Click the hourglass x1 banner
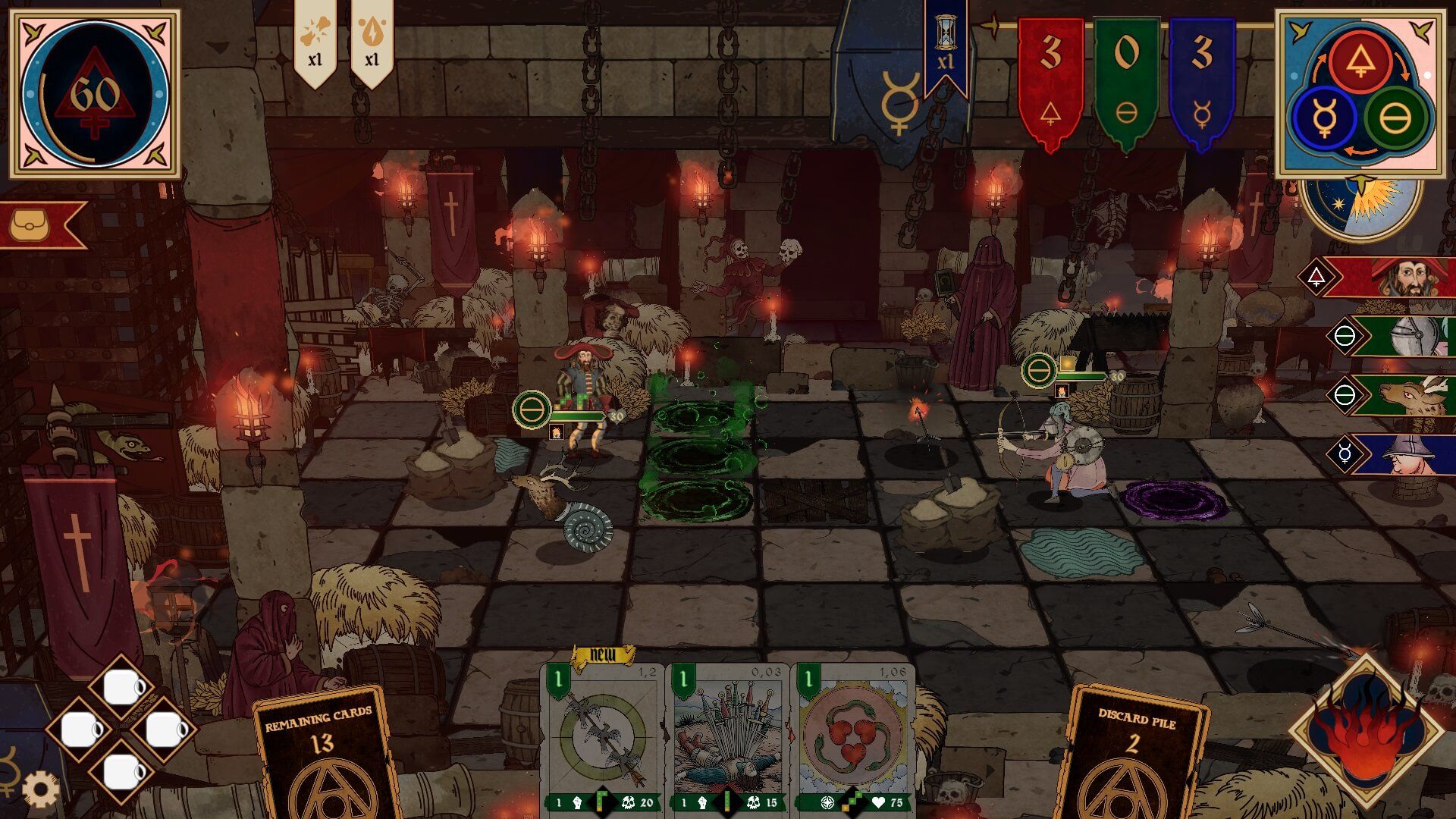This screenshot has width=1456, height=819. [x=945, y=45]
